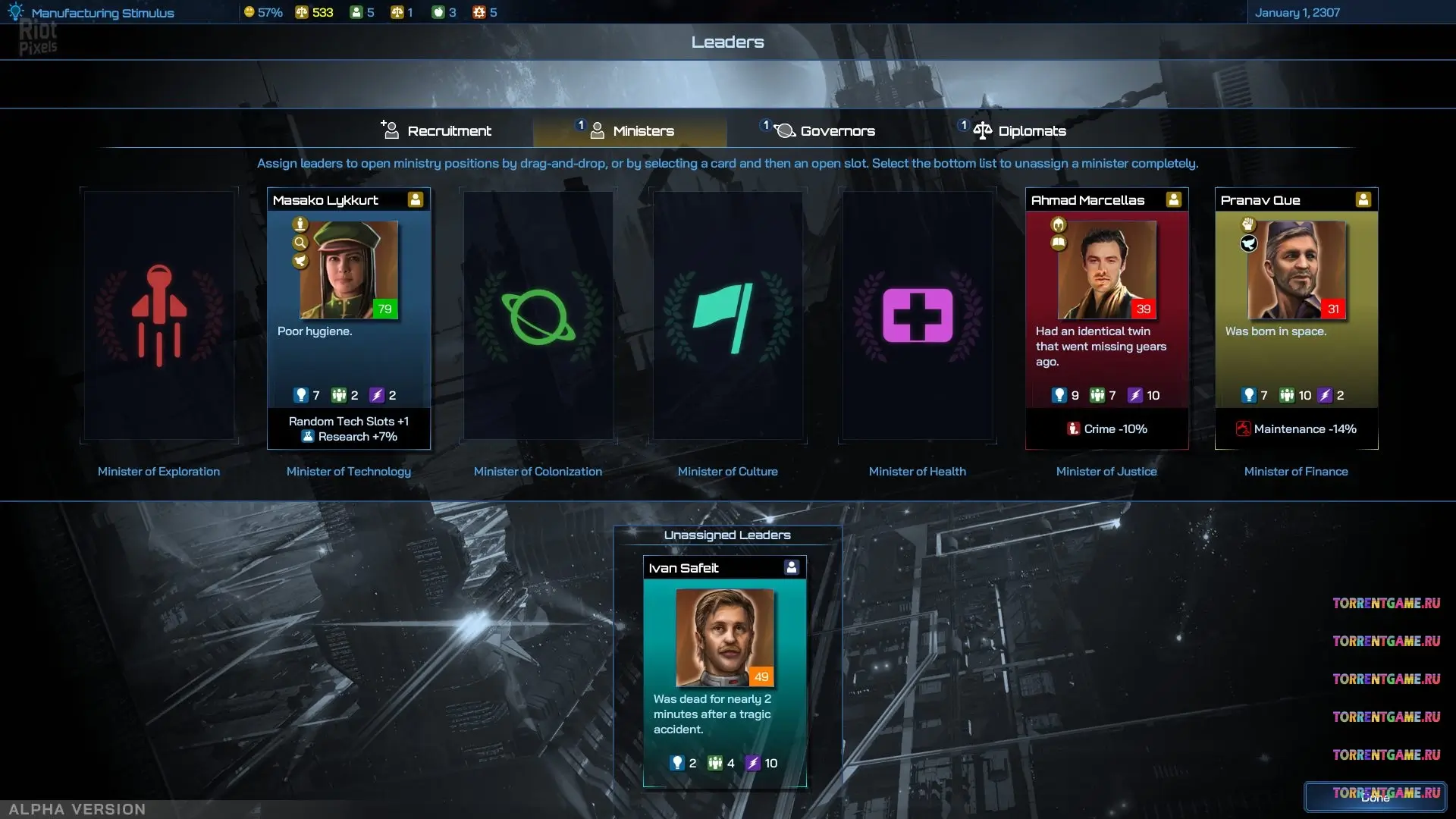
Task: Choose the empty Minister of Colonization slot
Action: coord(538,315)
